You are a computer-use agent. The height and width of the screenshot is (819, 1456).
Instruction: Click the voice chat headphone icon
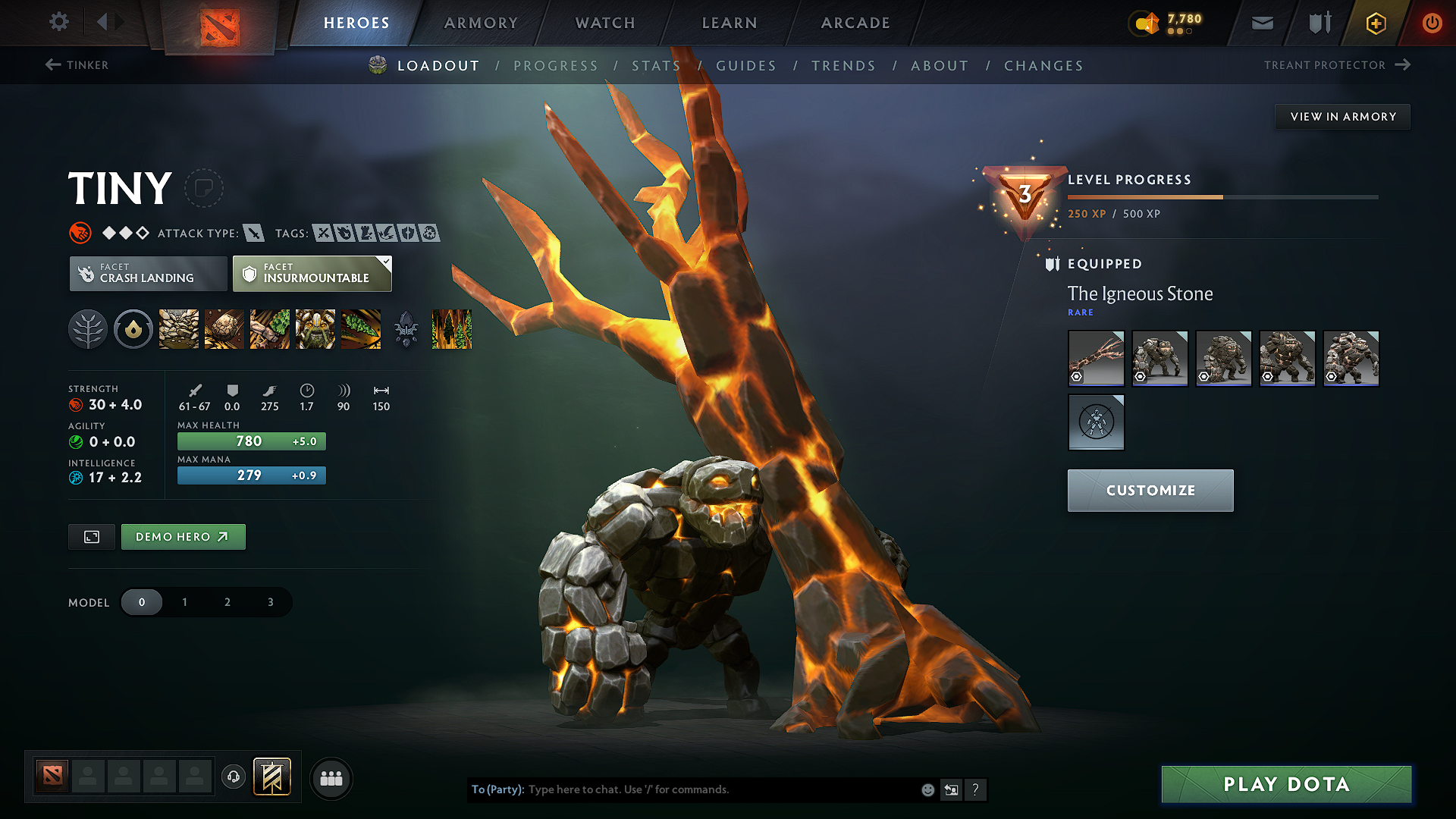pos(233,777)
